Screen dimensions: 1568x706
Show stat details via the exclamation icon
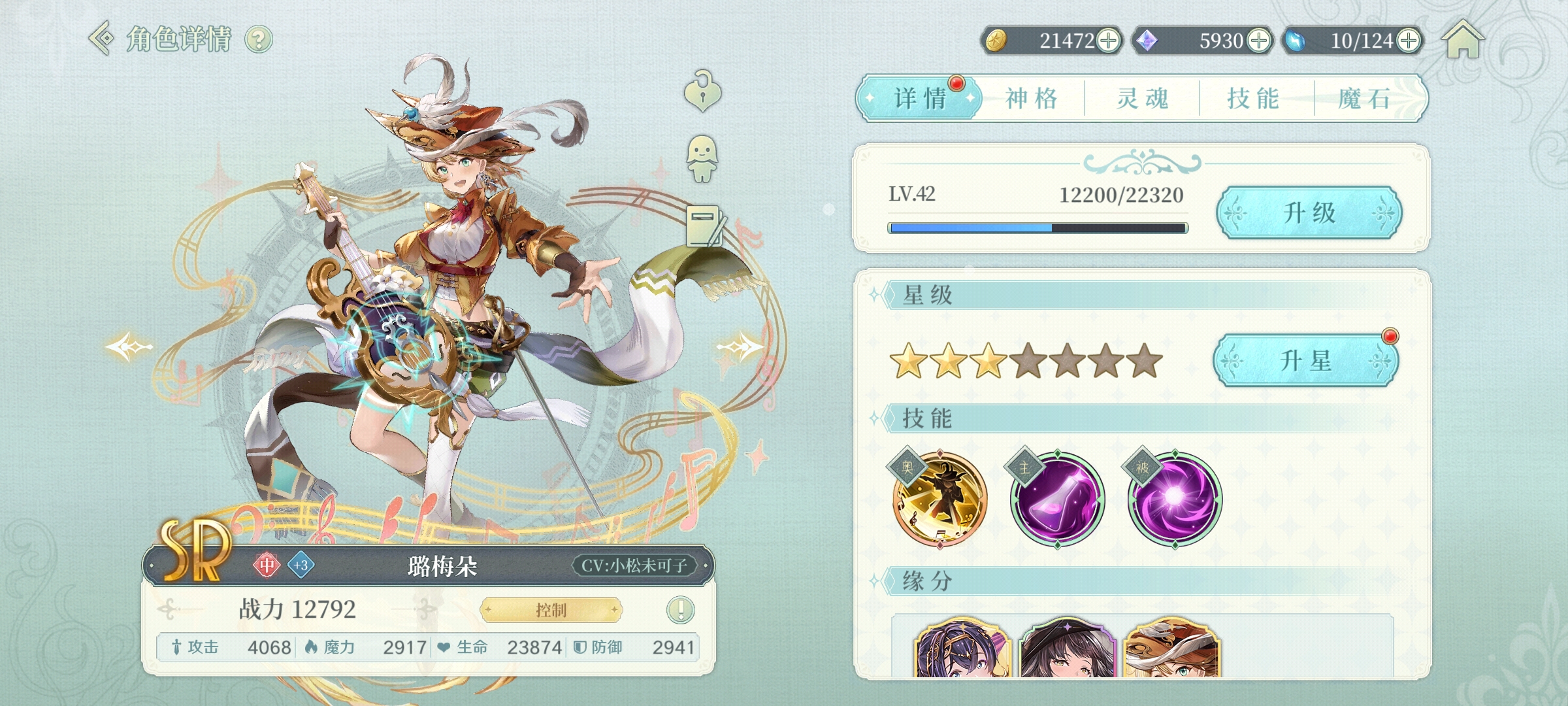pyautogui.click(x=680, y=610)
